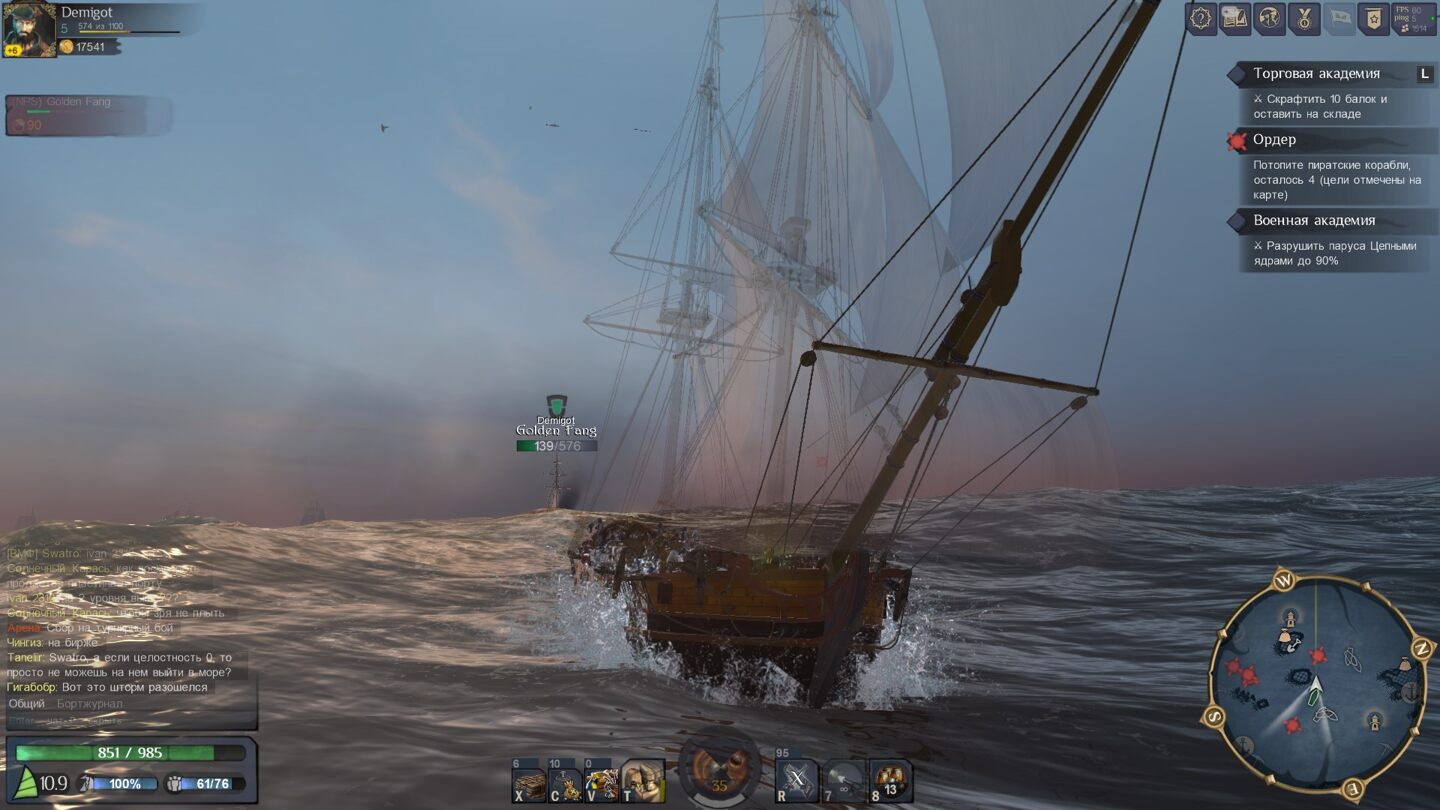Screen dimensions: 1440x810
Task: Open the star banner icon
Action: point(1373,18)
